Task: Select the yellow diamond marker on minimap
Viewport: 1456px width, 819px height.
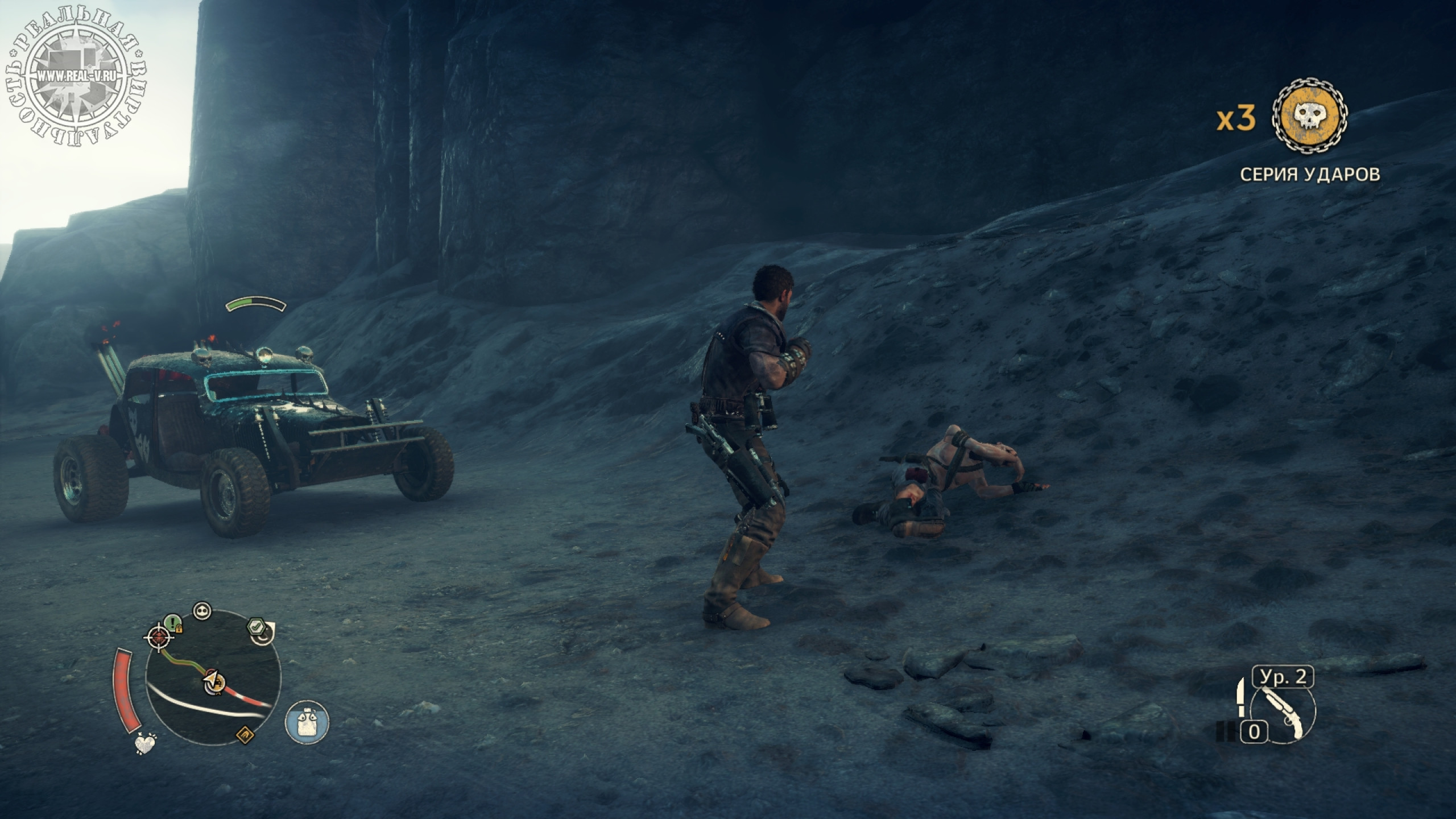Action: tap(245, 735)
